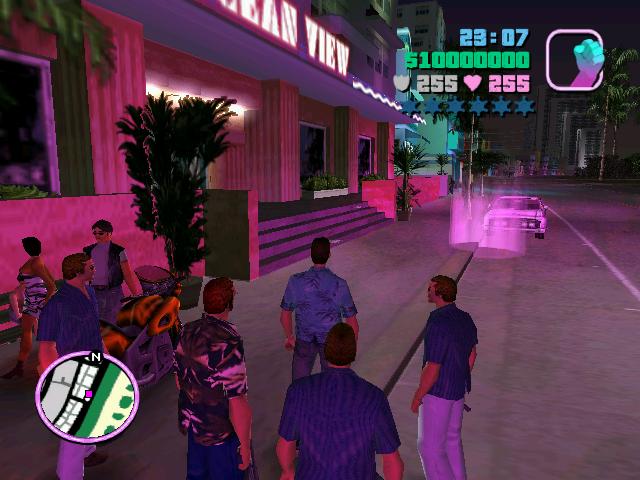Click the north indicator on the radar
The width and height of the screenshot is (640, 480).
[95, 357]
